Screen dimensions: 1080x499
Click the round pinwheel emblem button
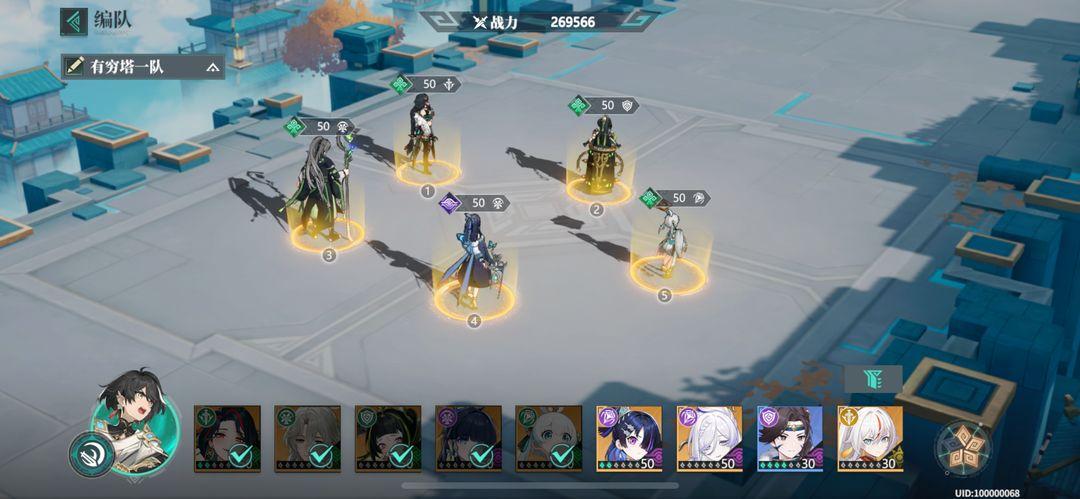pos(963,448)
